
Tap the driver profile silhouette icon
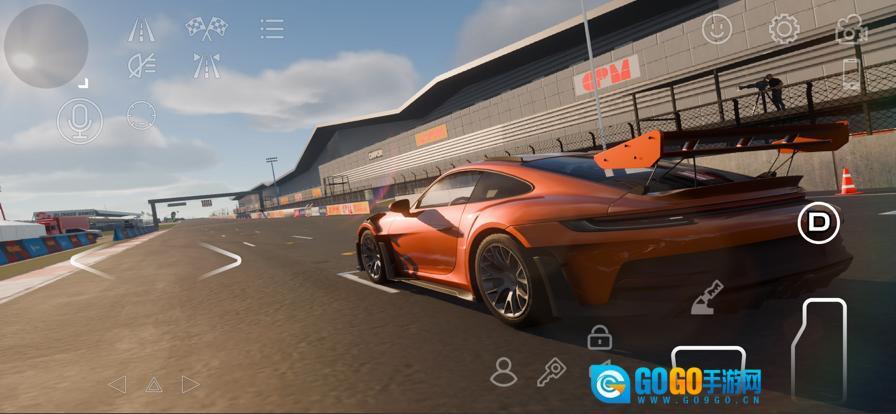(503, 372)
